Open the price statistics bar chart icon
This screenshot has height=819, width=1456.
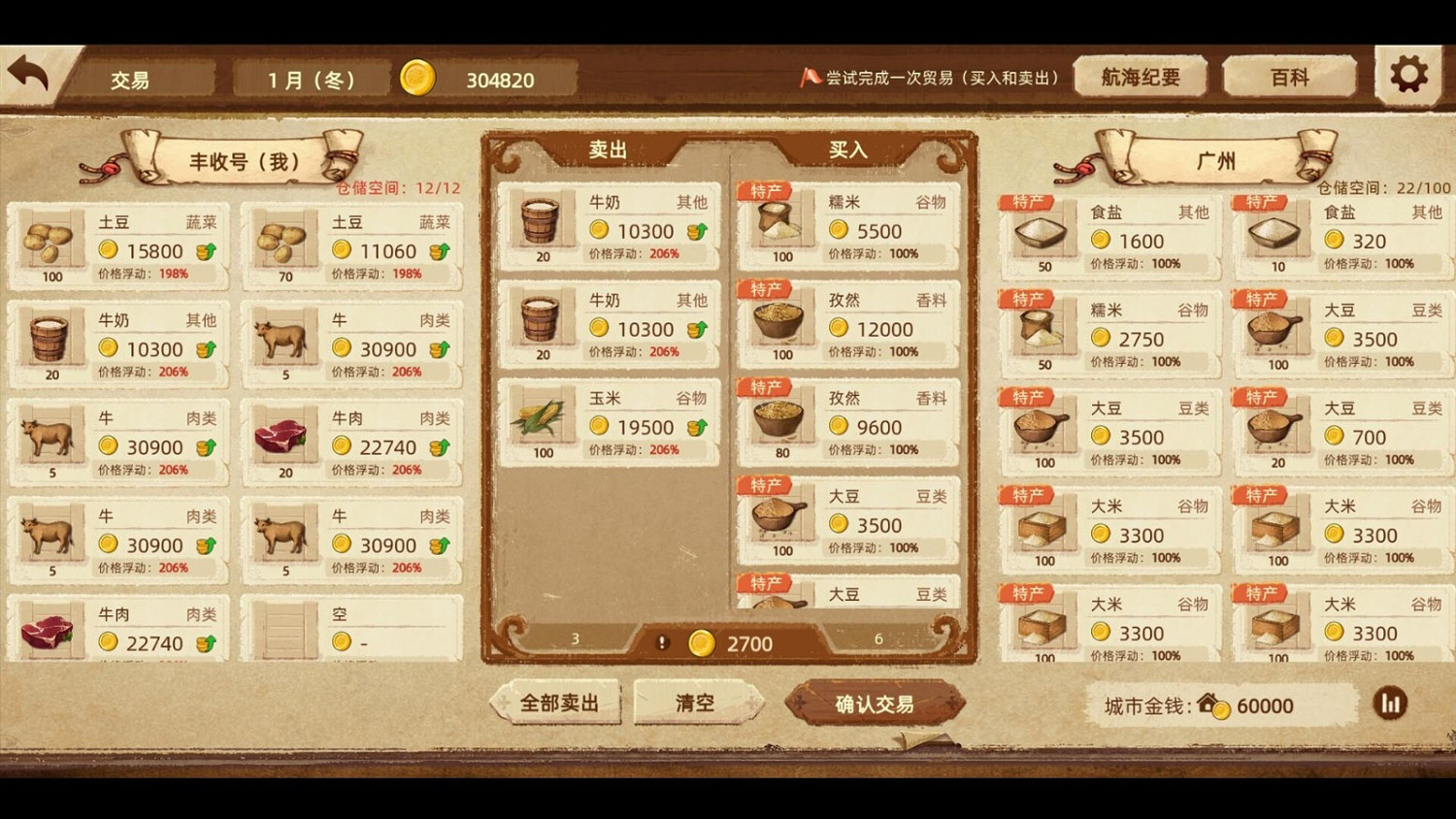(1391, 704)
